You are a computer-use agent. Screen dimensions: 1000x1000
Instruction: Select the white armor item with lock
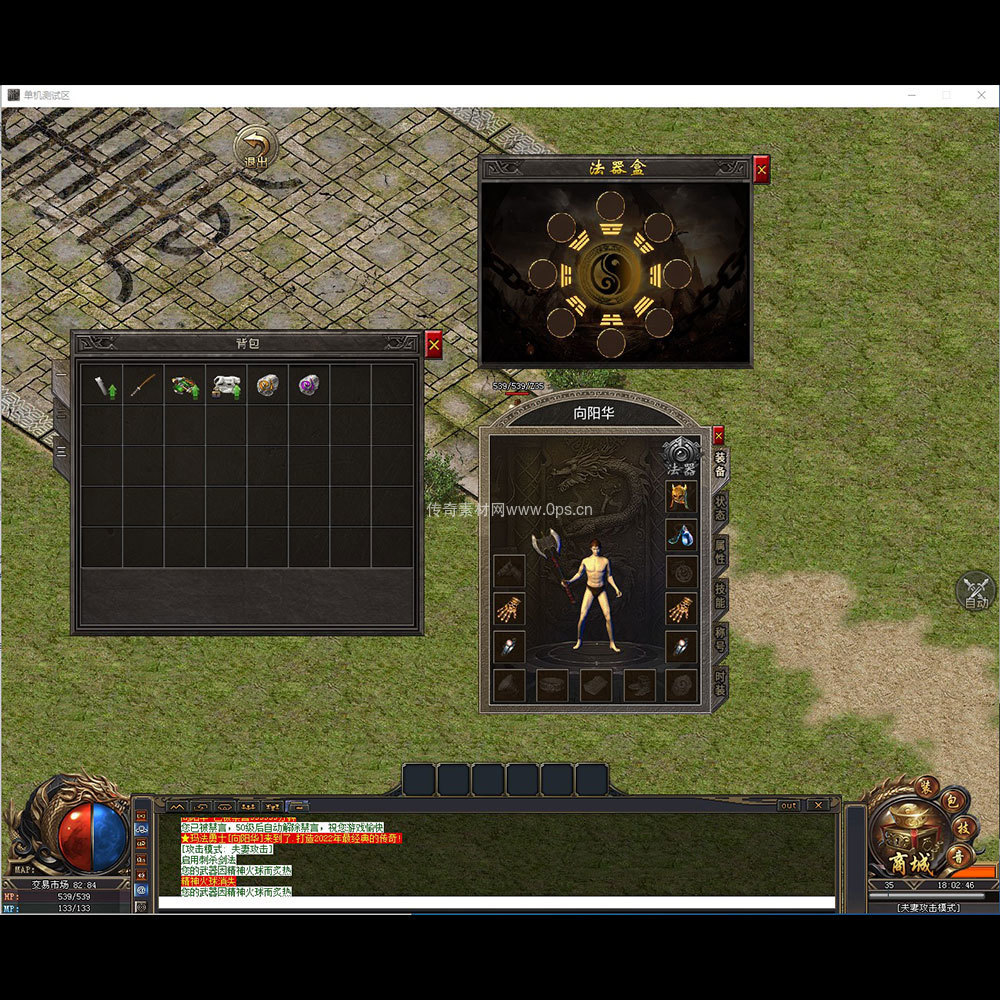226,386
